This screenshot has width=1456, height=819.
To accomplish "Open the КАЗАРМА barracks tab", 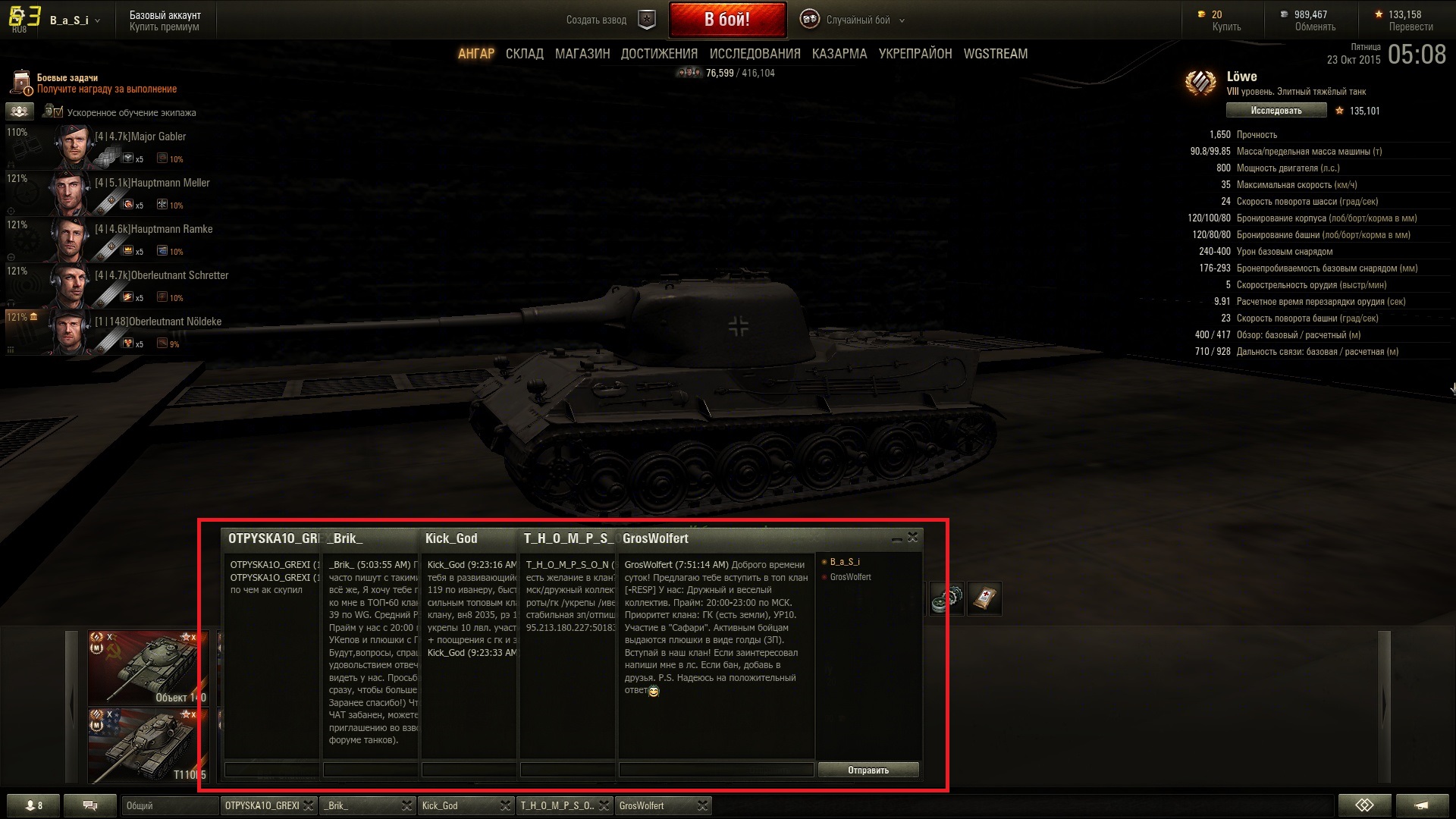I will pyautogui.click(x=839, y=54).
